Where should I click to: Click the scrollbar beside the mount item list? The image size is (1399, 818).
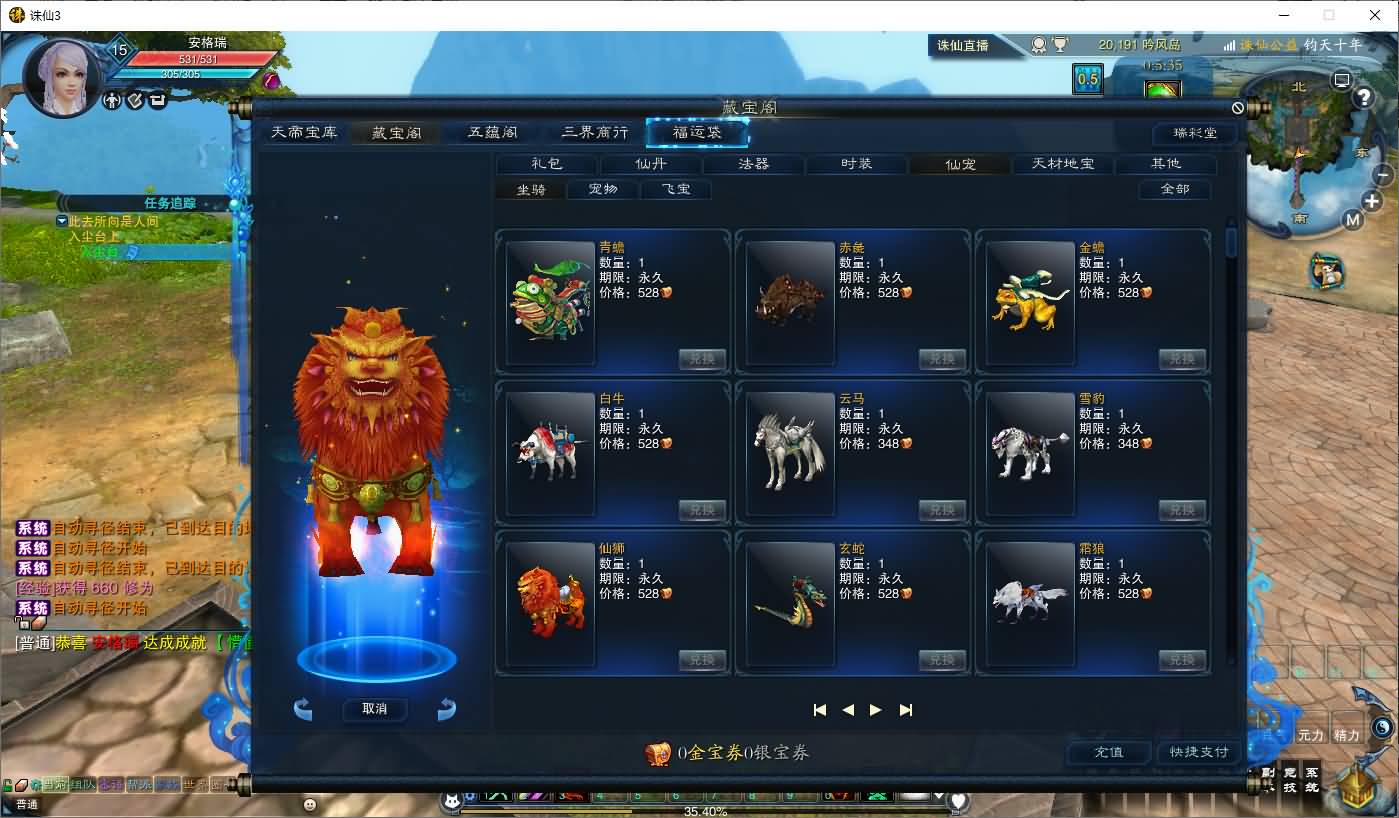(x=1232, y=240)
